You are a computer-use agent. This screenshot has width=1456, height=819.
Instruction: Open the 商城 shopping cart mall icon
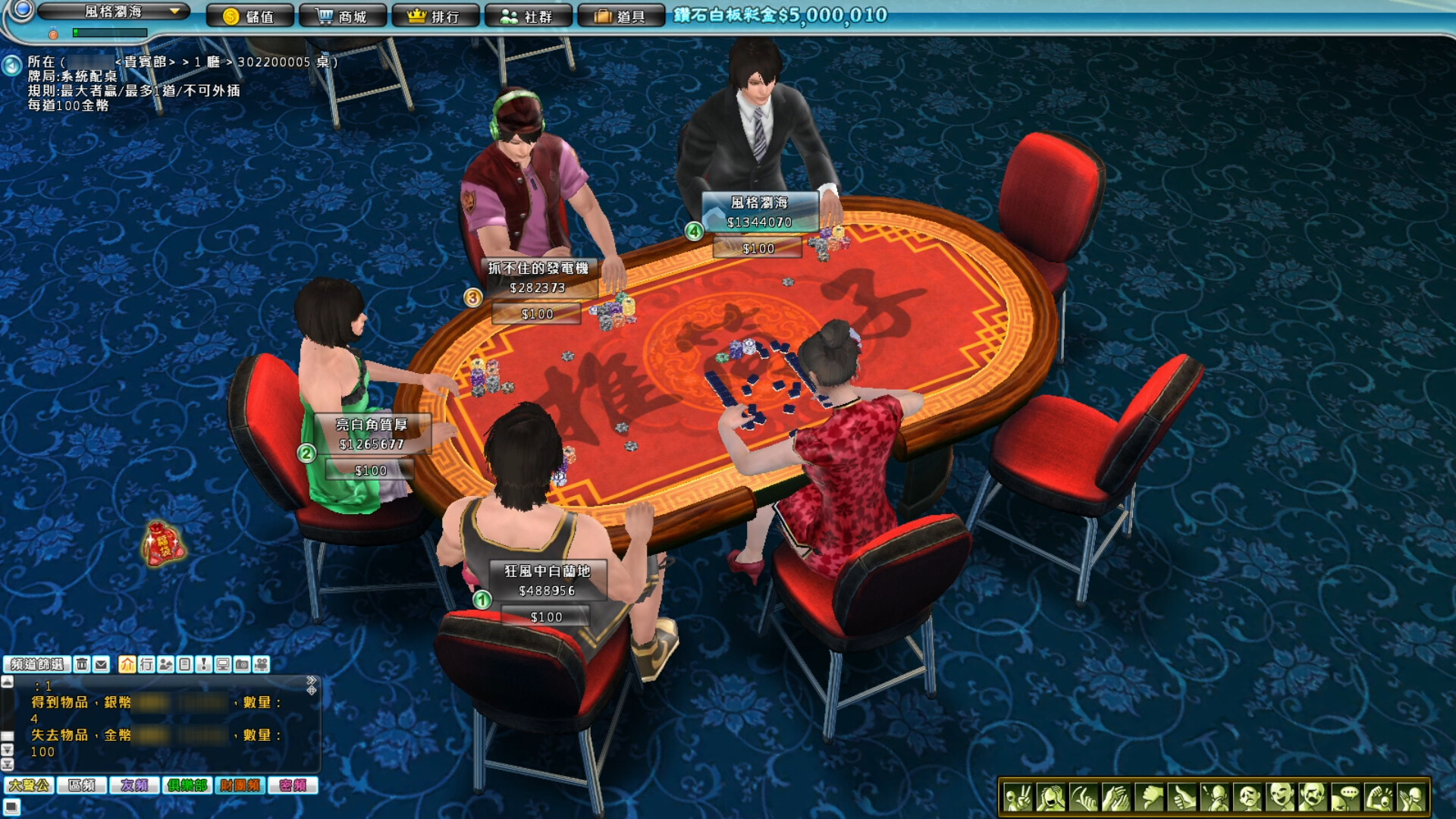342,15
